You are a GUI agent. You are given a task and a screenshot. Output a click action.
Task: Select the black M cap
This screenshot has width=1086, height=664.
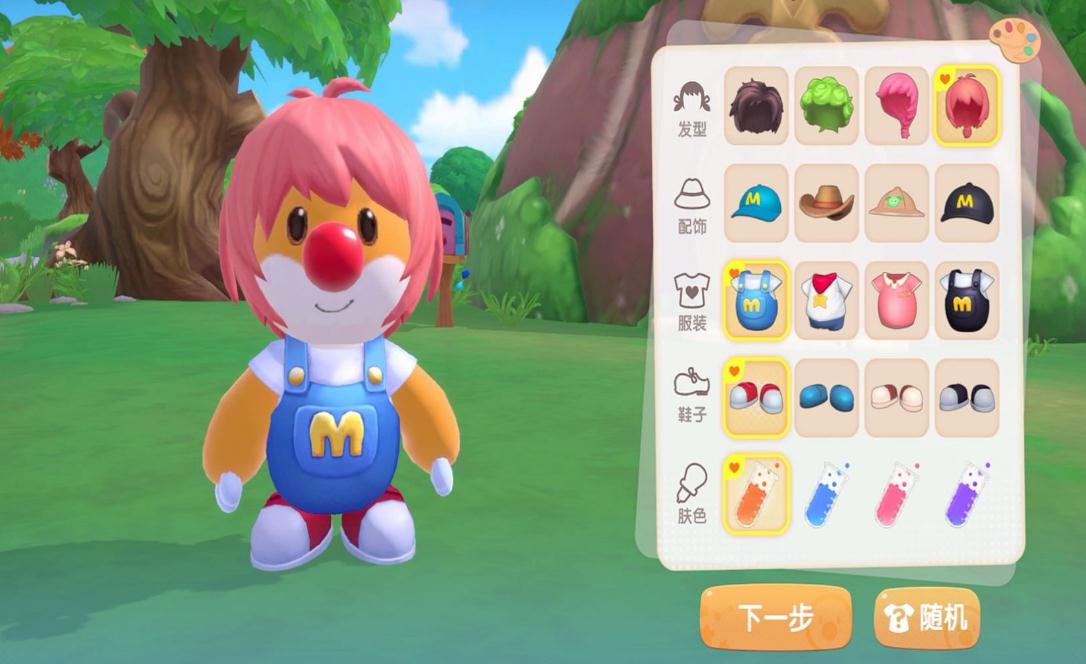pos(967,203)
